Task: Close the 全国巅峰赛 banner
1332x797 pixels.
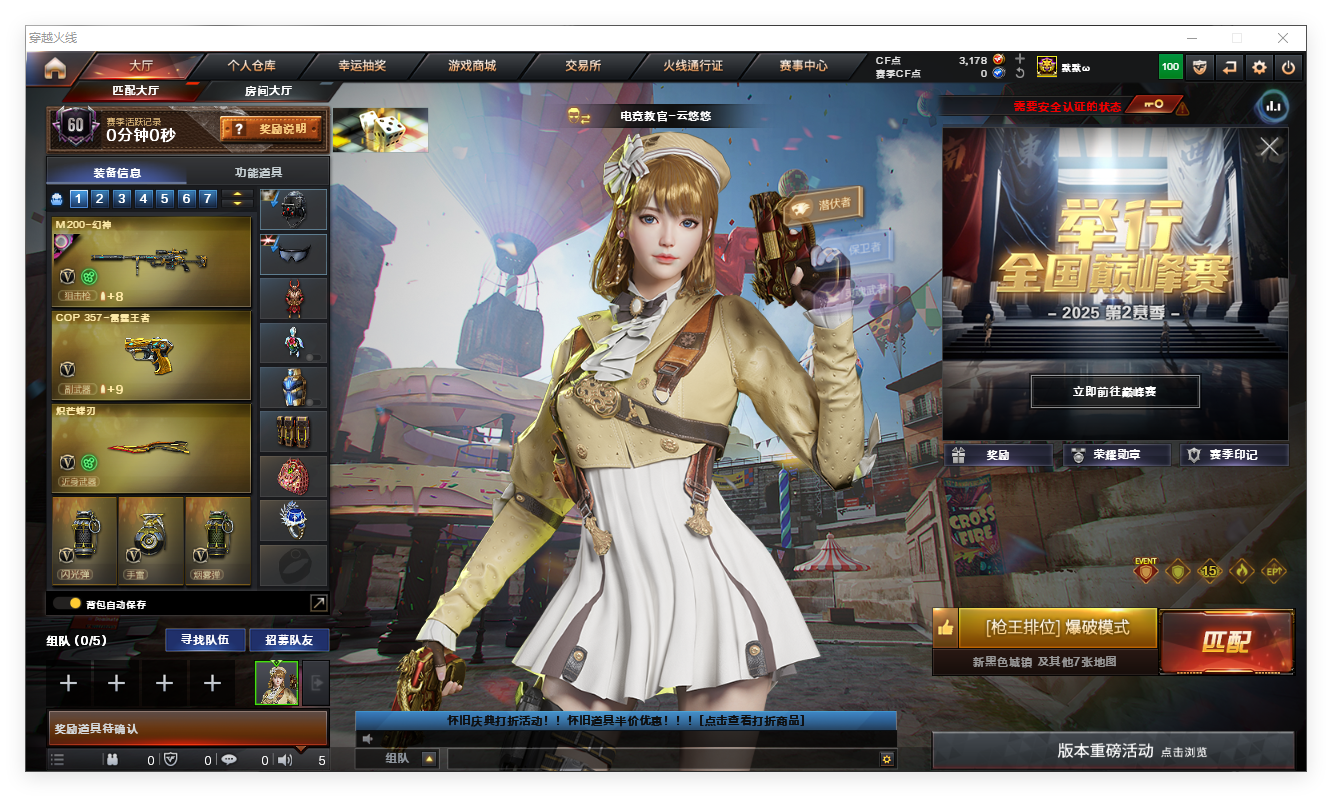Action: [x=1269, y=147]
